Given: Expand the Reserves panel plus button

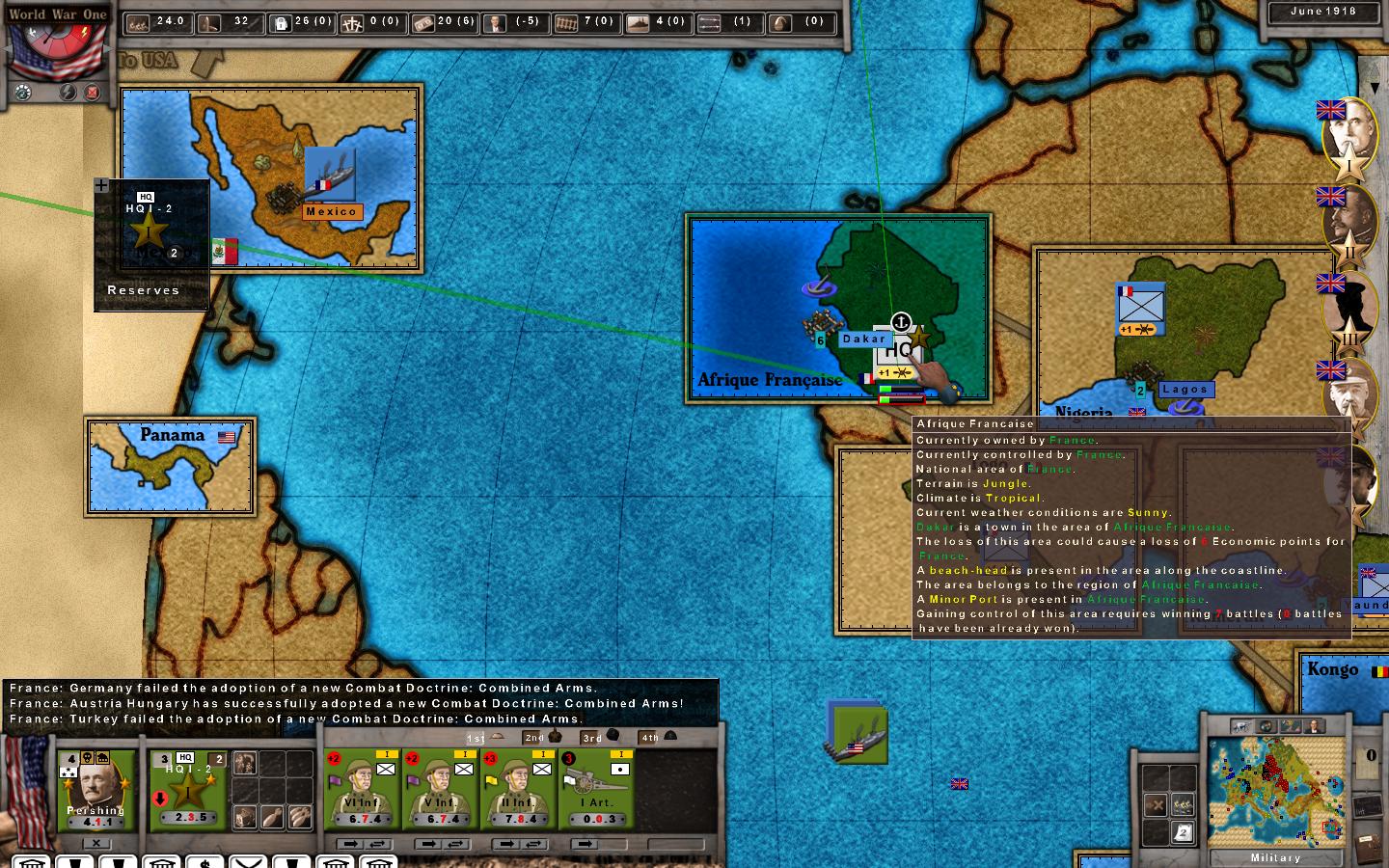Looking at the screenshot, I should pos(101,185).
